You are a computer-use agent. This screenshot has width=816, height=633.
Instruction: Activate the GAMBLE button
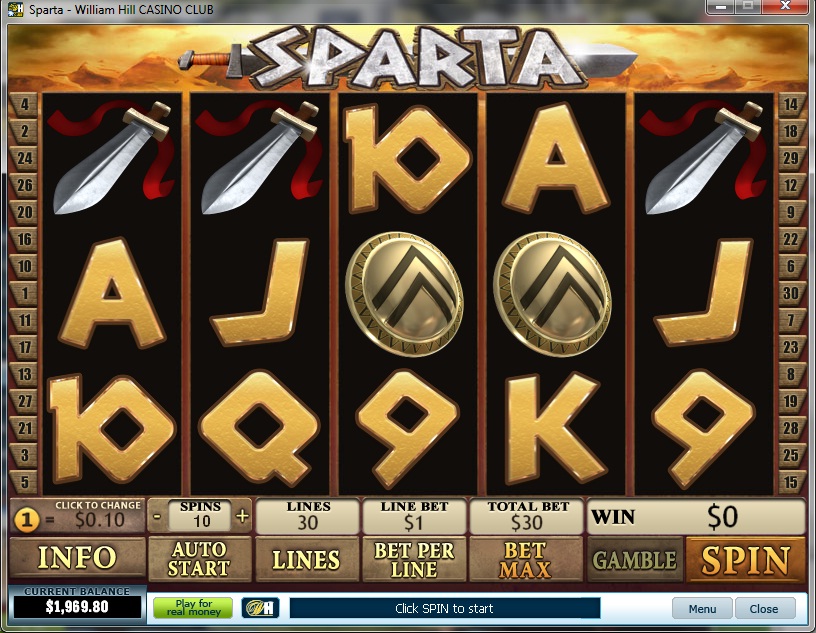pos(634,560)
